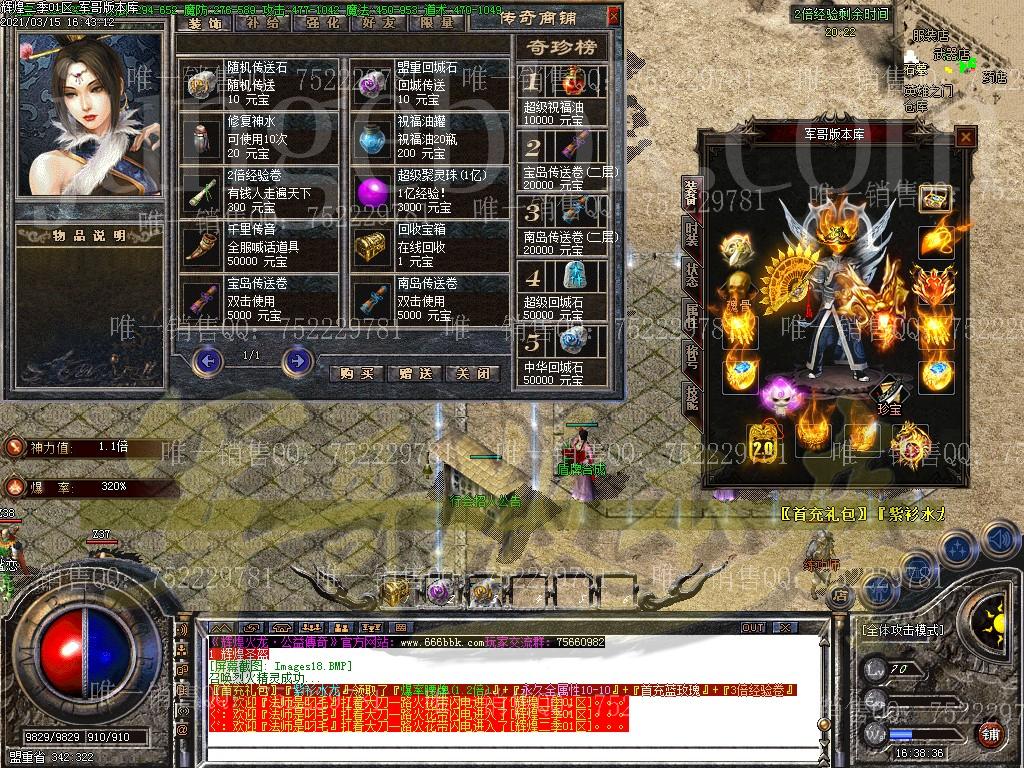Select the 回收宝箱 treasure chest item
The width and height of the screenshot is (1024, 768).
click(373, 245)
